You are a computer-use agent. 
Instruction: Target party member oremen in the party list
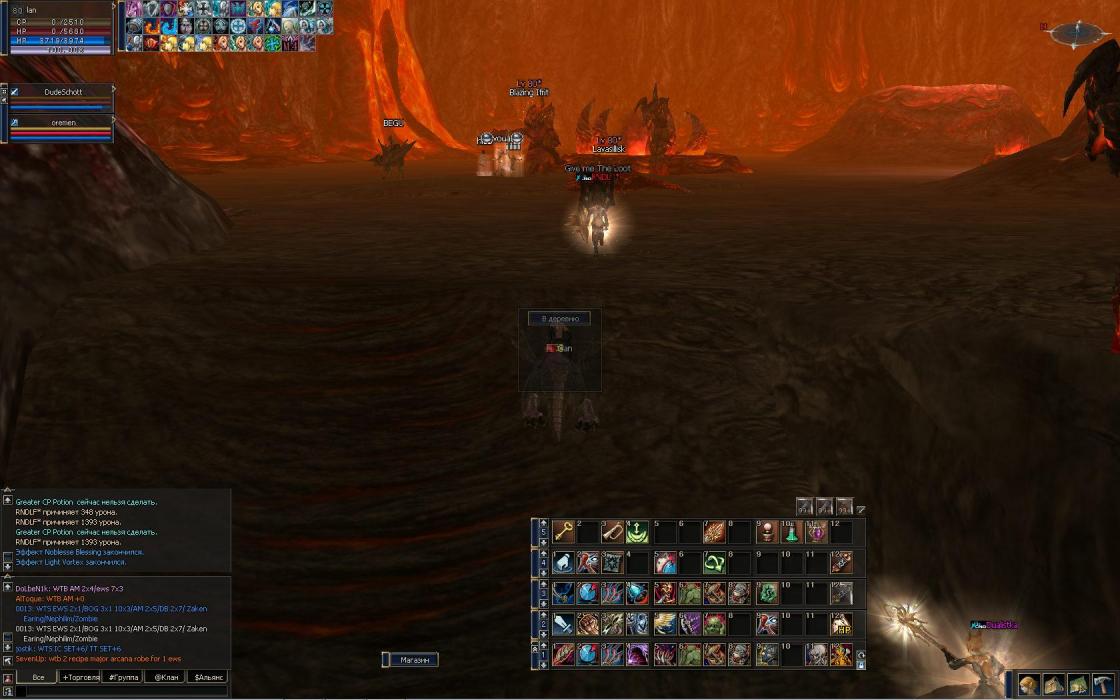(63, 122)
